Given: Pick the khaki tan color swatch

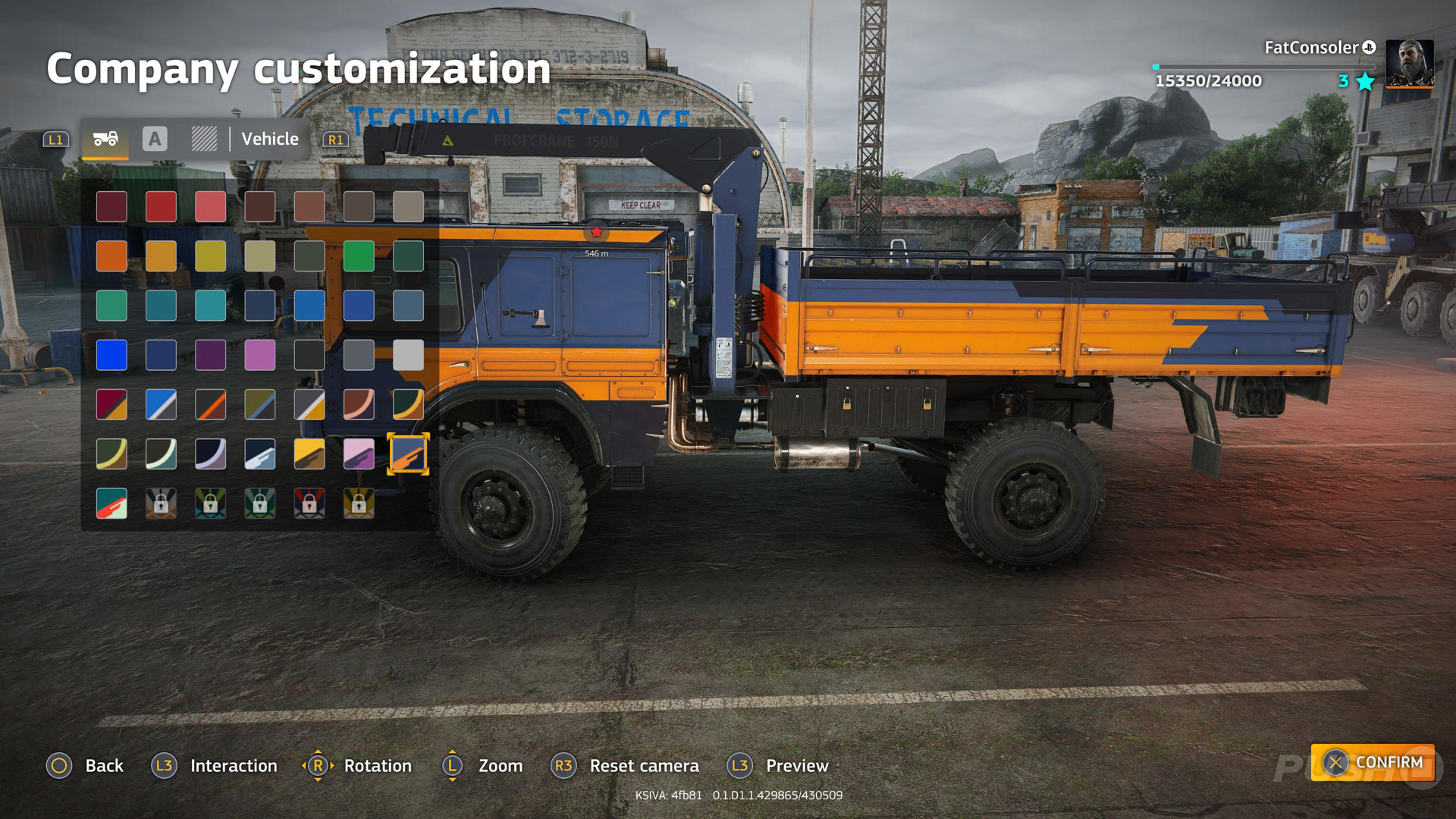Looking at the screenshot, I should tap(259, 256).
